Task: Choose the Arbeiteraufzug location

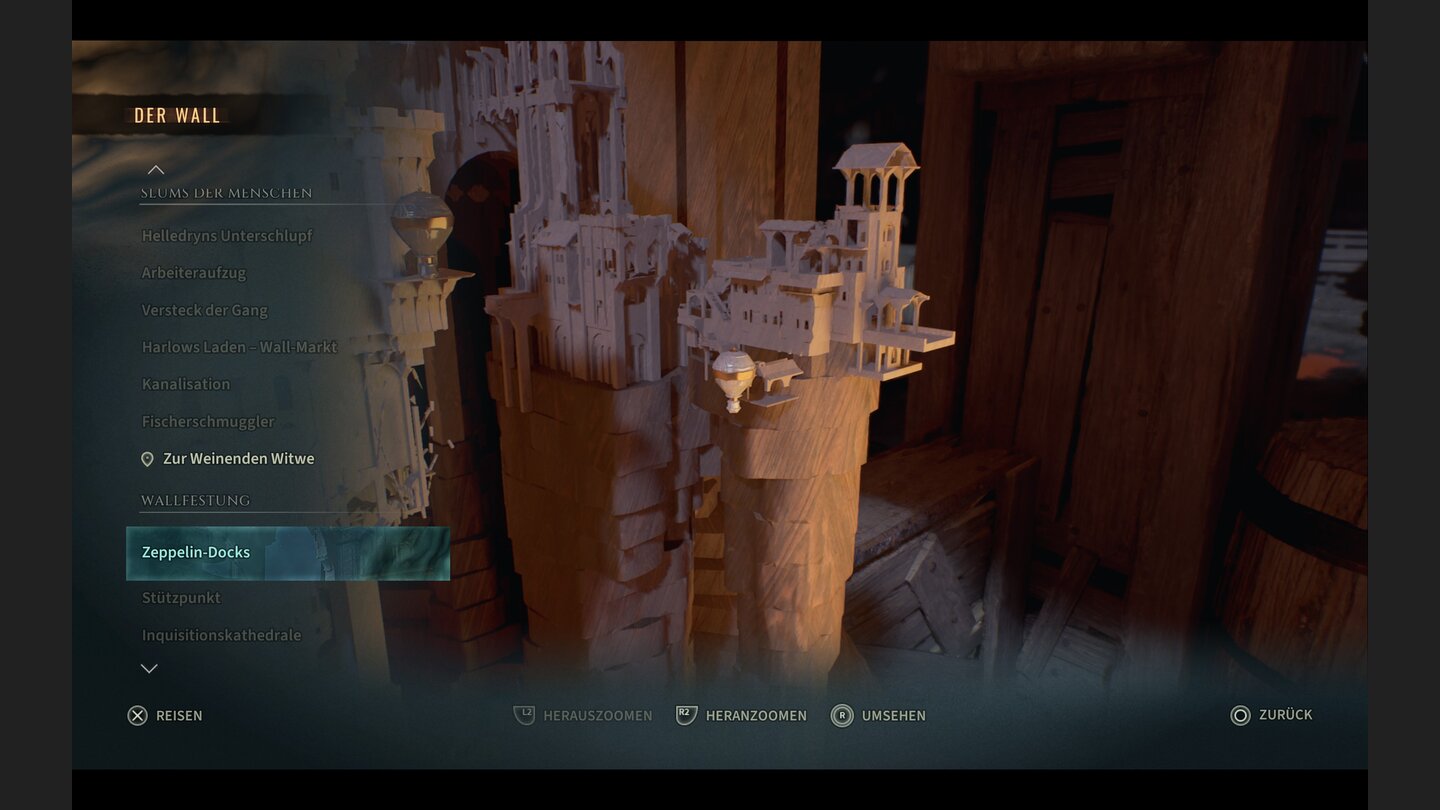Action: coord(194,273)
